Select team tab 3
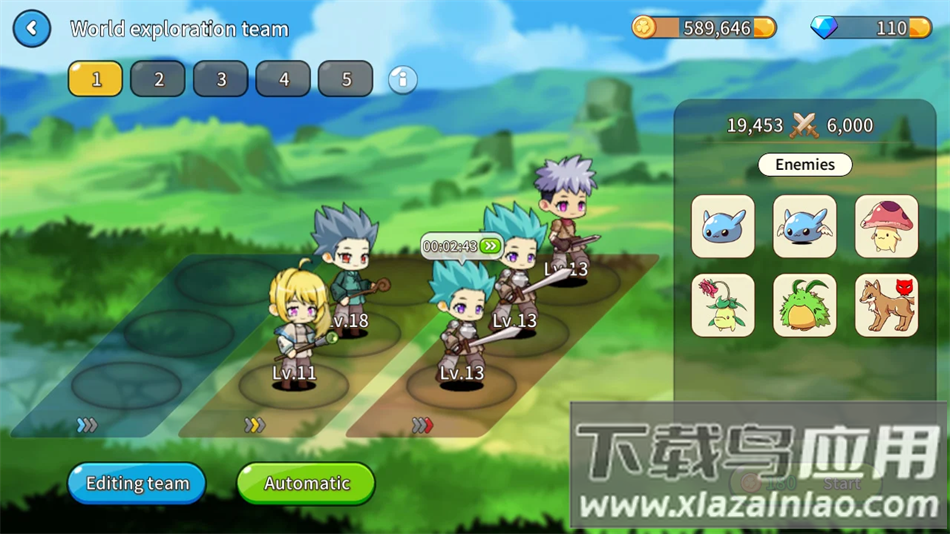Image resolution: width=950 pixels, height=534 pixels. tap(221, 79)
